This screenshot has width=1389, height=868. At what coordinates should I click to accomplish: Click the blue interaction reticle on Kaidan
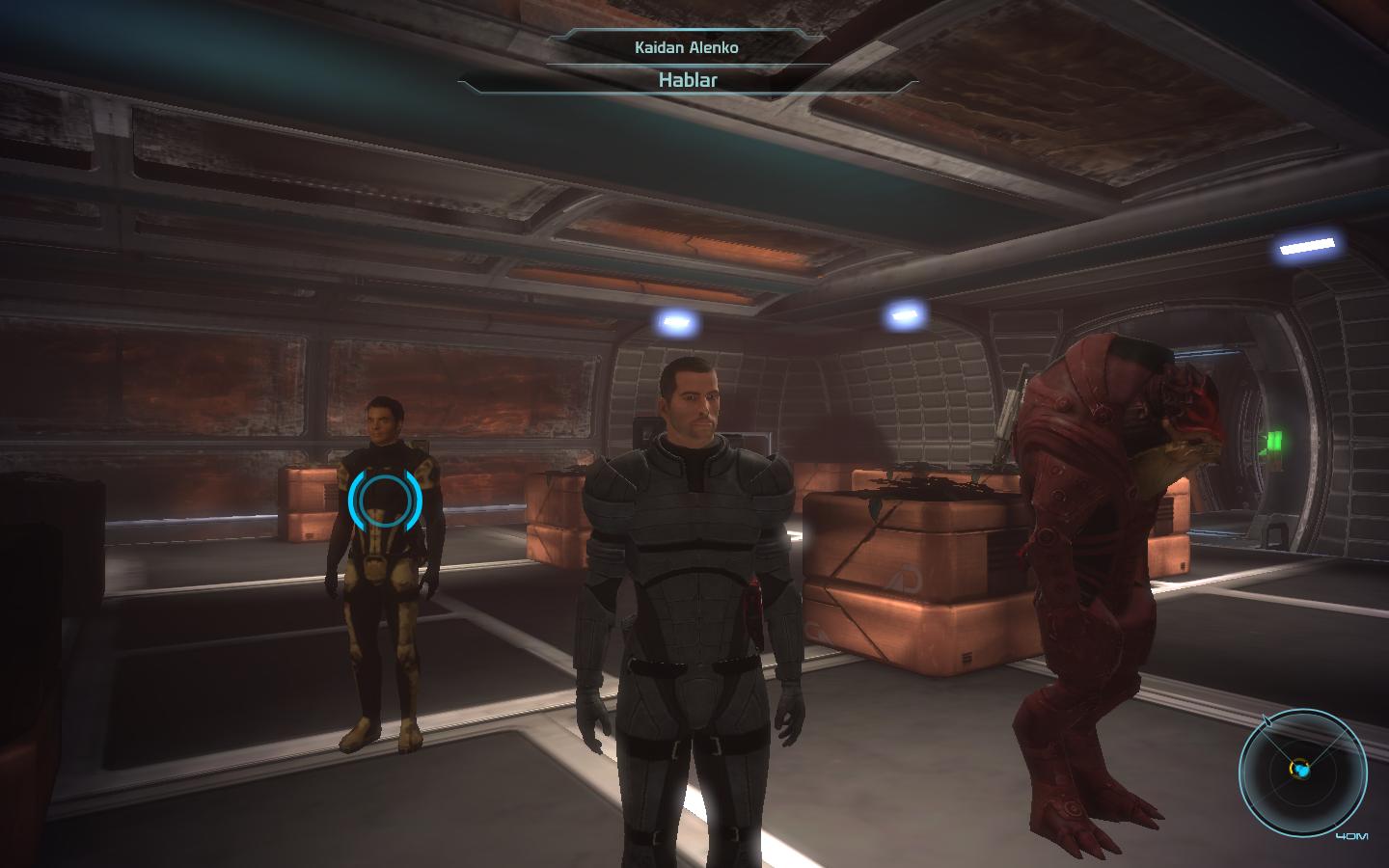(386, 500)
